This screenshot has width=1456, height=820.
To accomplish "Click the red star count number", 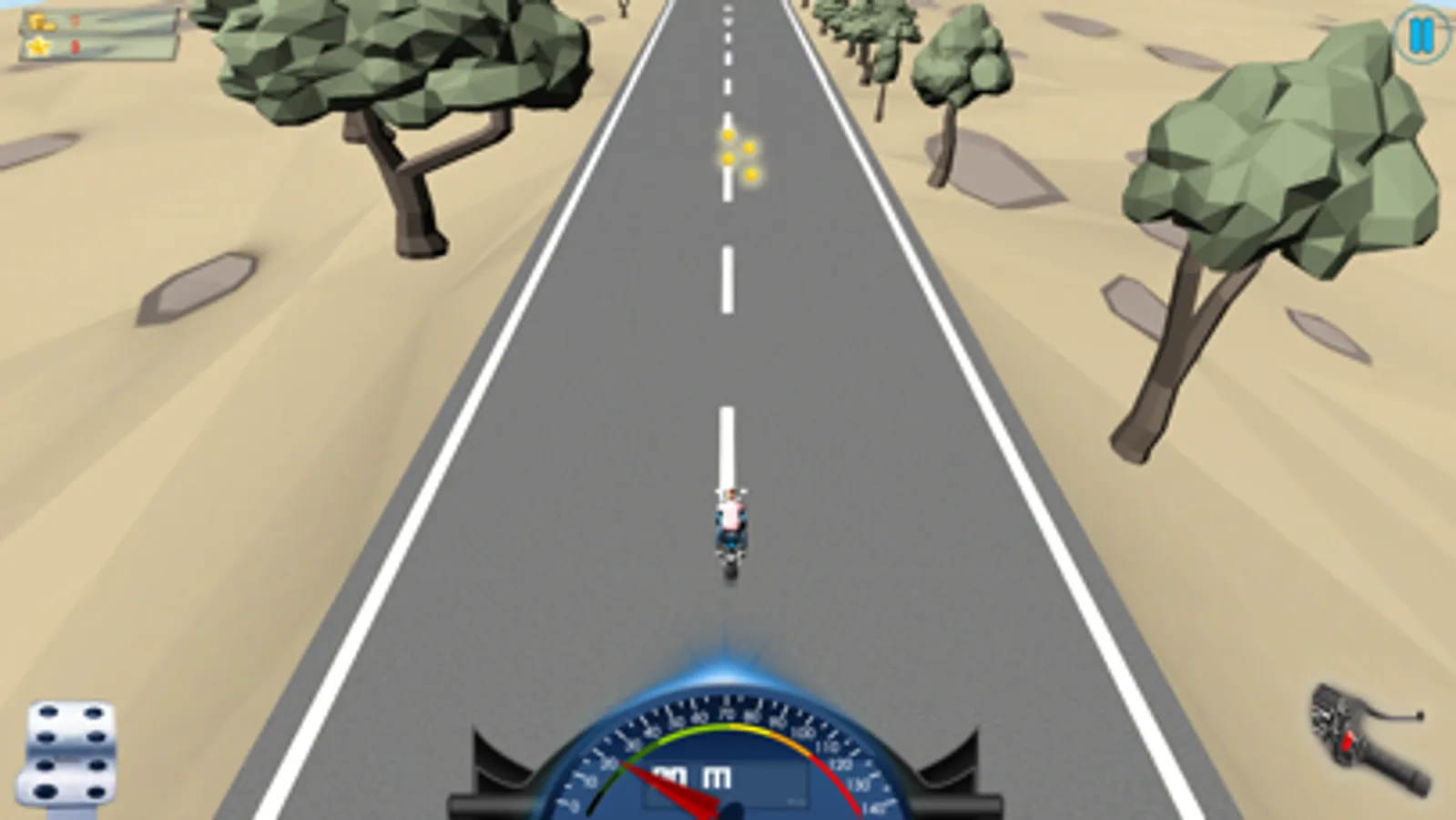I will (74, 46).
